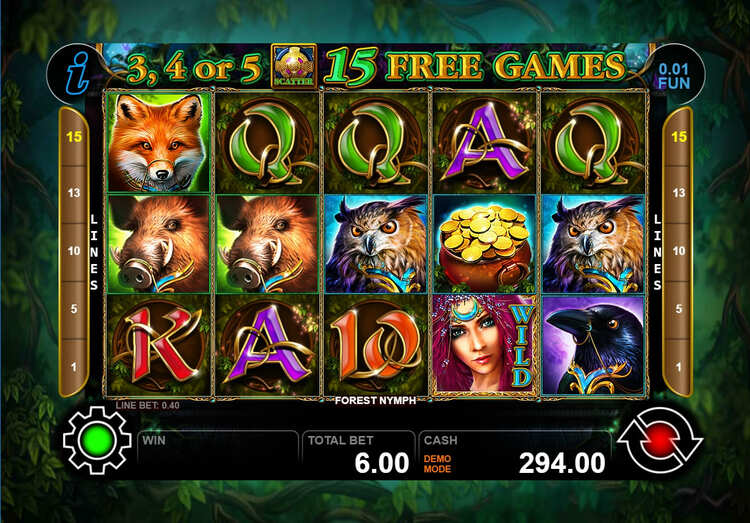Image resolution: width=750 pixels, height=523 pixels.
Task: Choose 13 lines on the left lines panel
Action: (74, 193)
